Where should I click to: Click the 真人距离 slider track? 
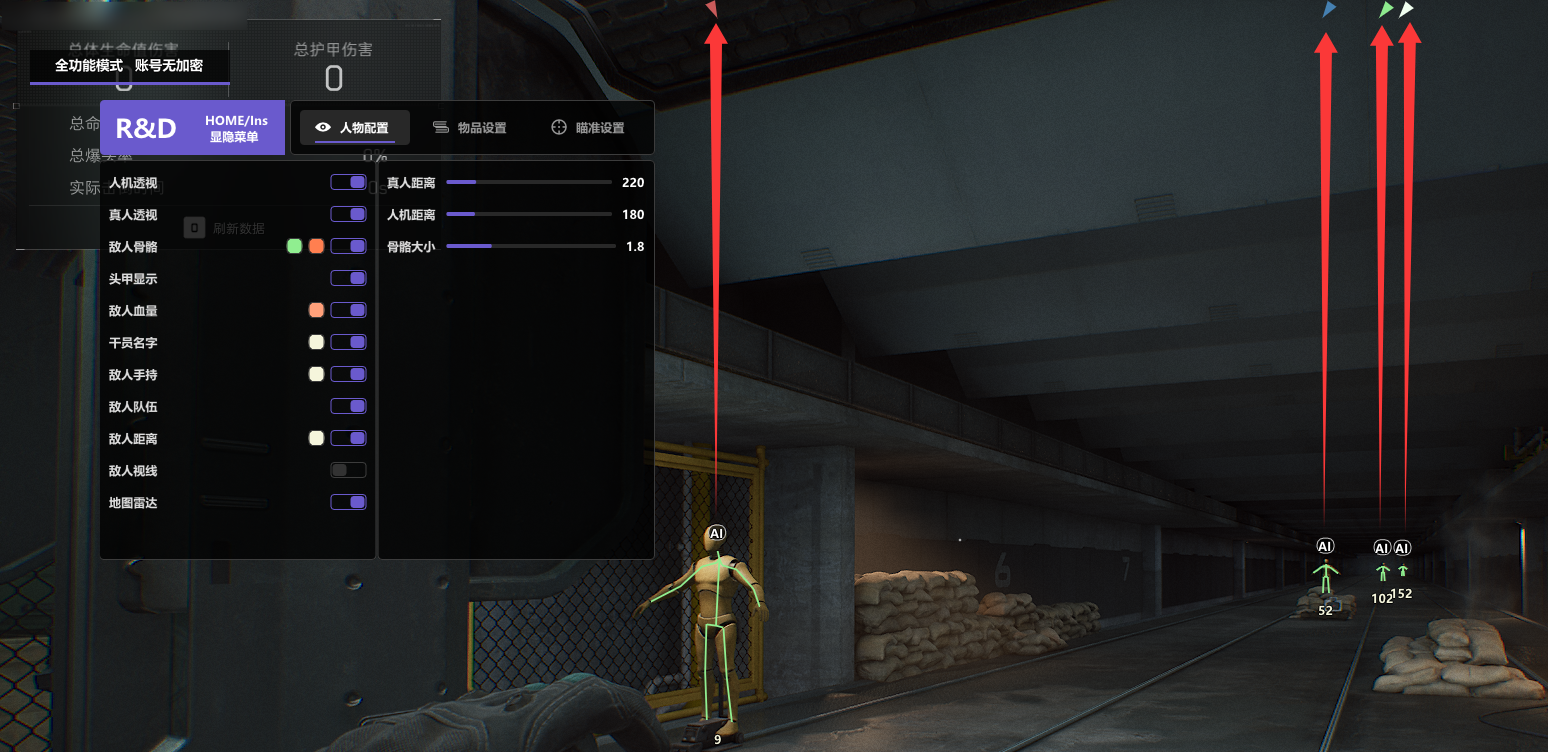[528, 183]
